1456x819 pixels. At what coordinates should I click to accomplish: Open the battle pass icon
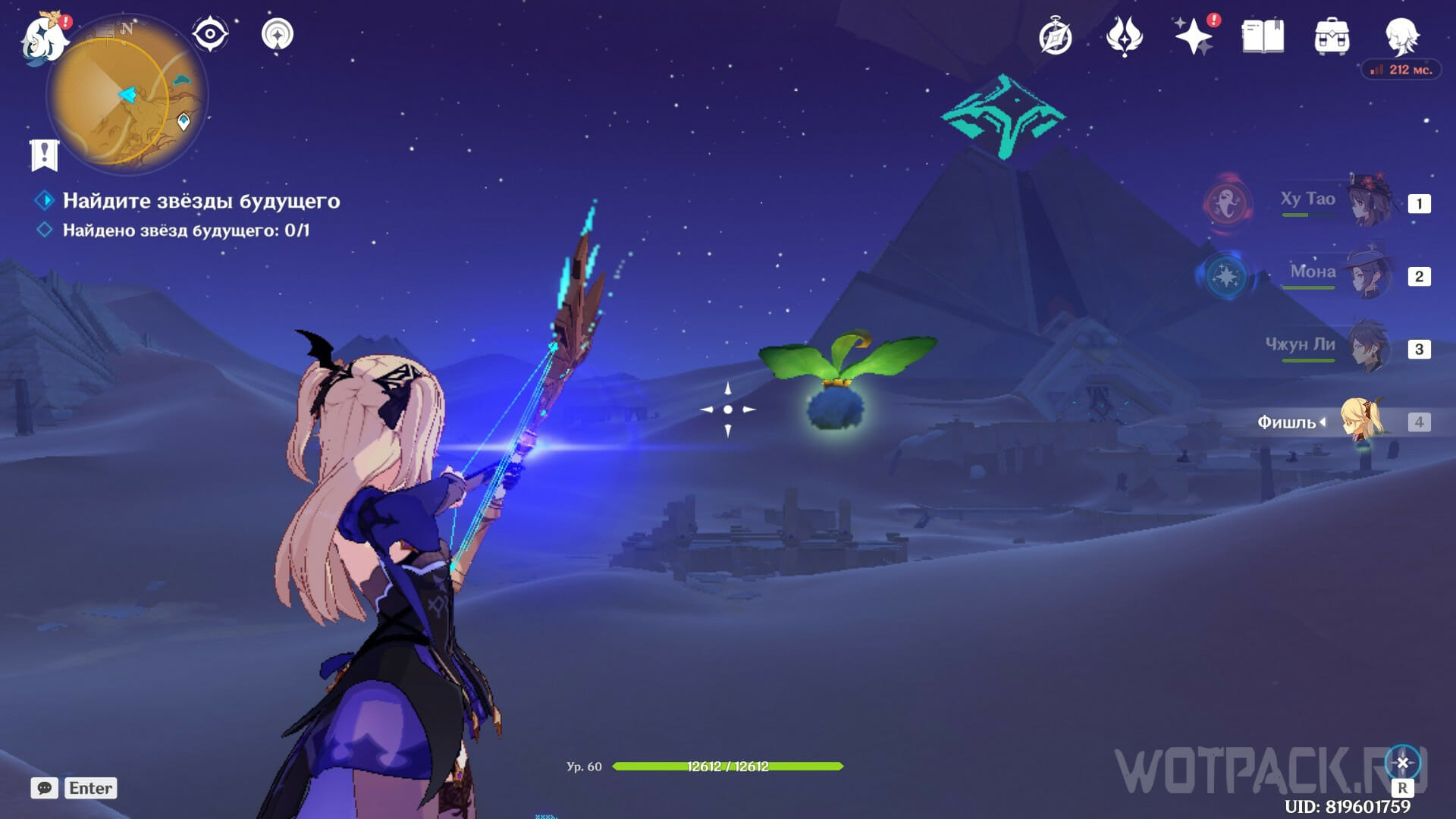[1124, 36]
